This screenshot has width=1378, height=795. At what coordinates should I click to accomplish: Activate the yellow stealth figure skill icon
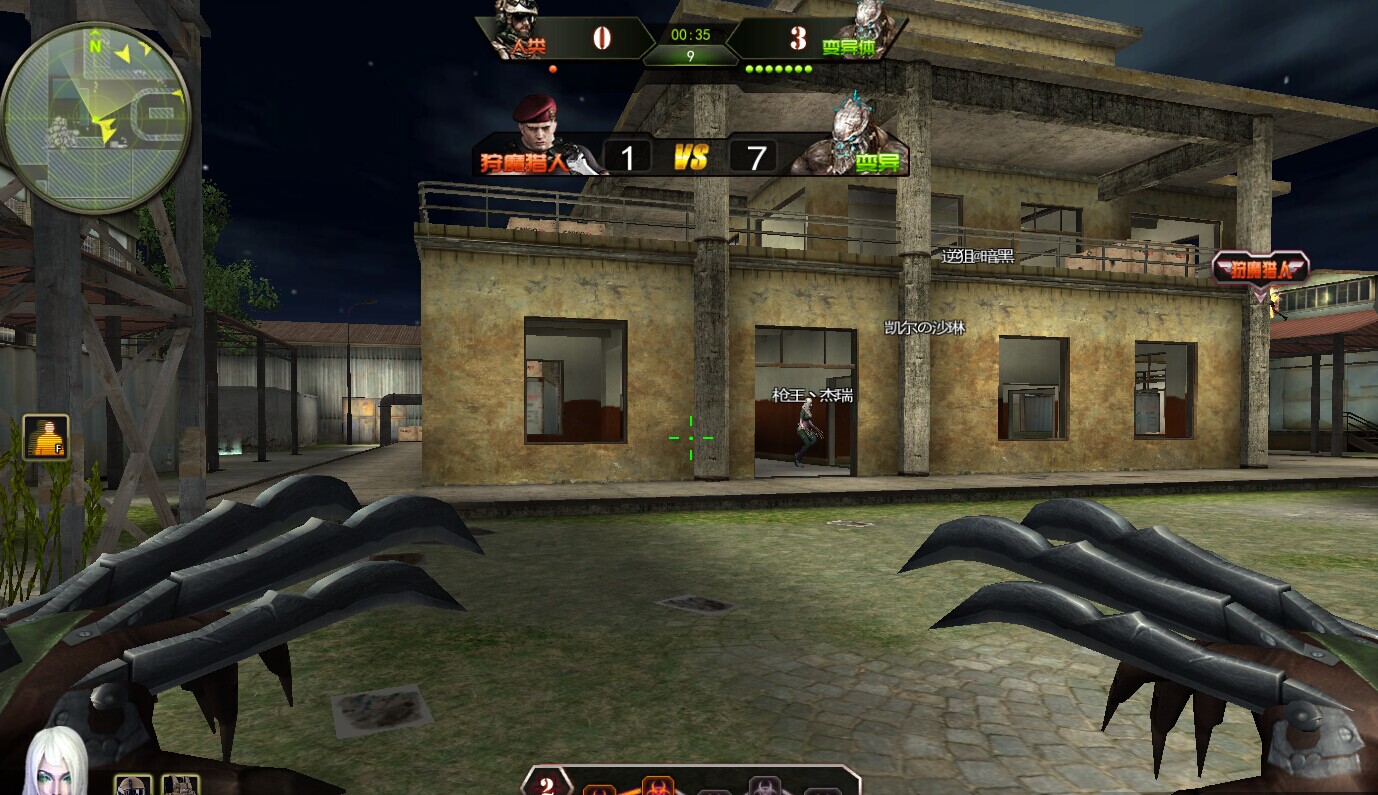point(46,438)
